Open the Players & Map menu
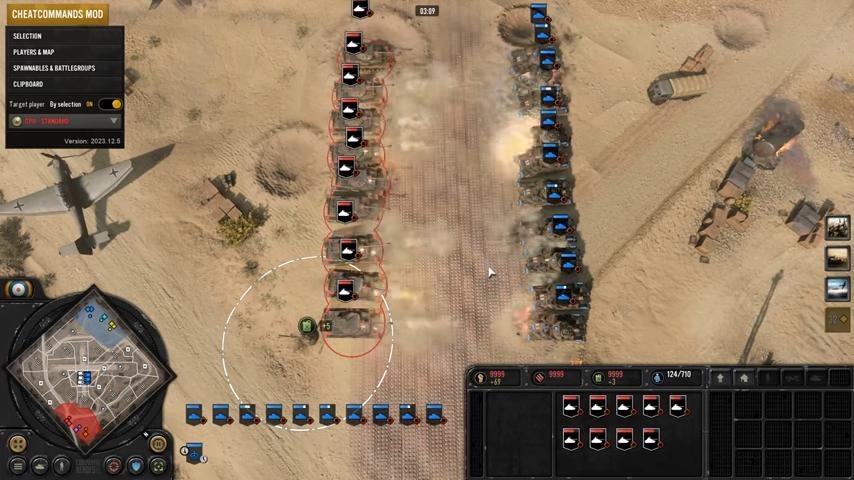The image size is (854, 480). click(x=34, y=52)
